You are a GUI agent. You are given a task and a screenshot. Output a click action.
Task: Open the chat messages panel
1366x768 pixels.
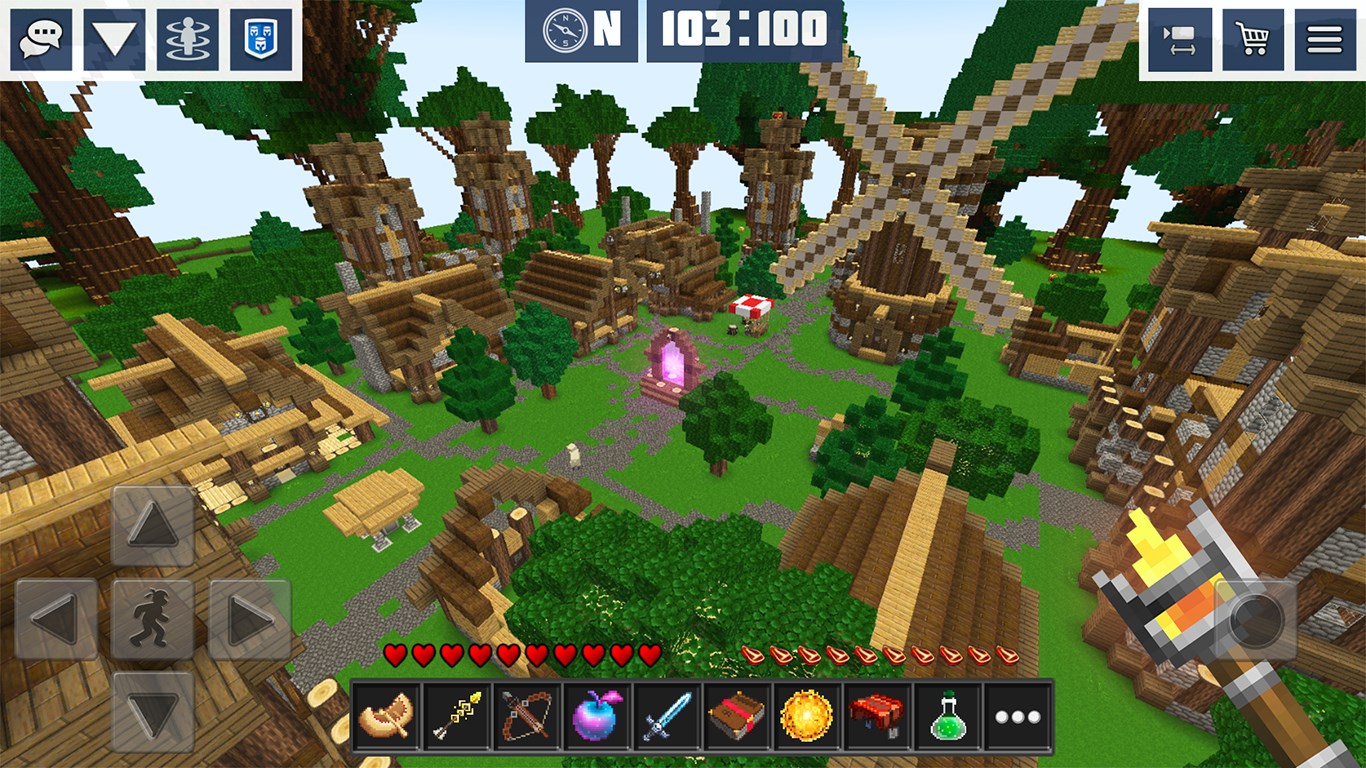40,39
